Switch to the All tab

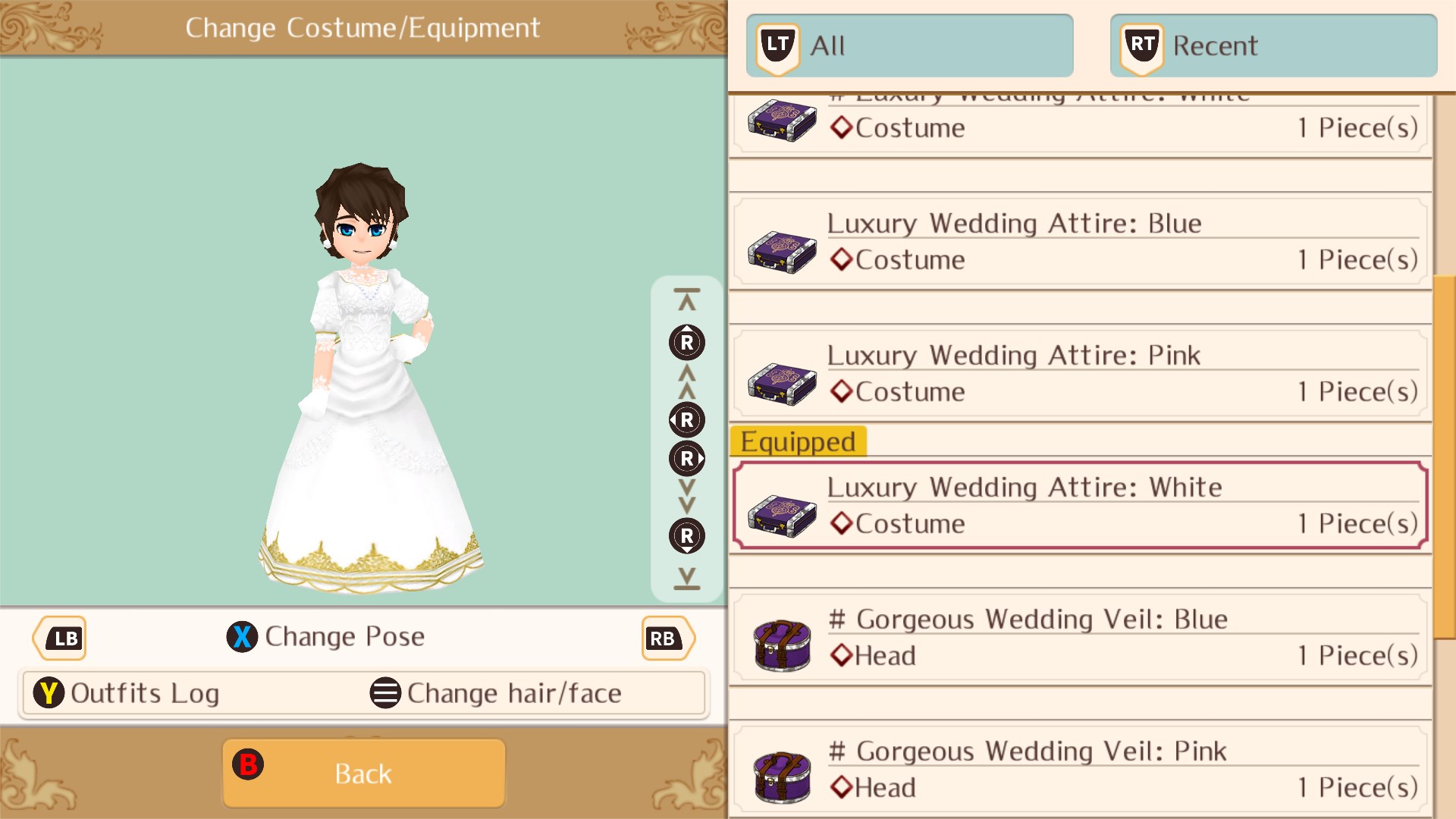point(910,45)
